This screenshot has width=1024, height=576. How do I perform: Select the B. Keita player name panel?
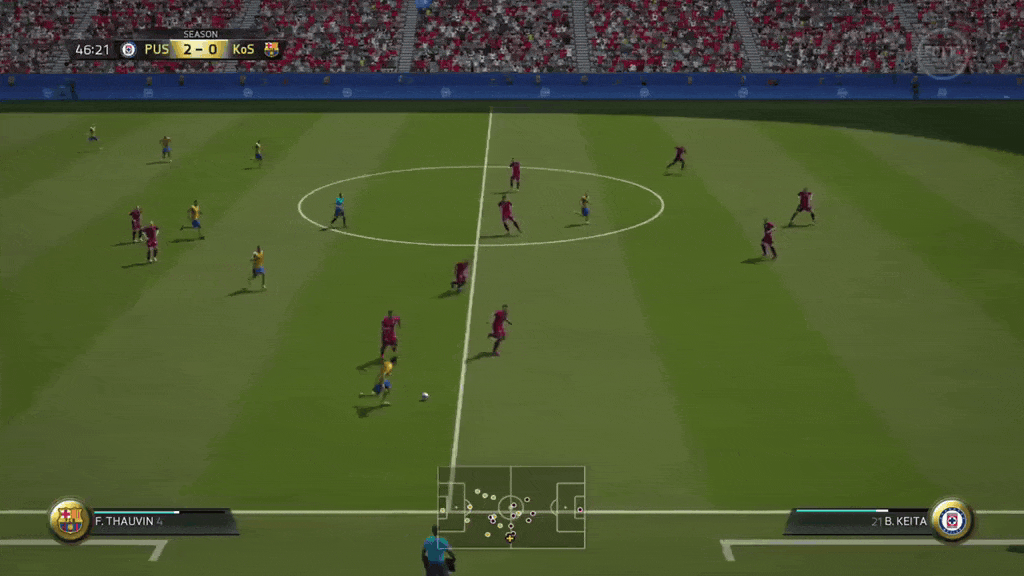(x=859, y=521)
